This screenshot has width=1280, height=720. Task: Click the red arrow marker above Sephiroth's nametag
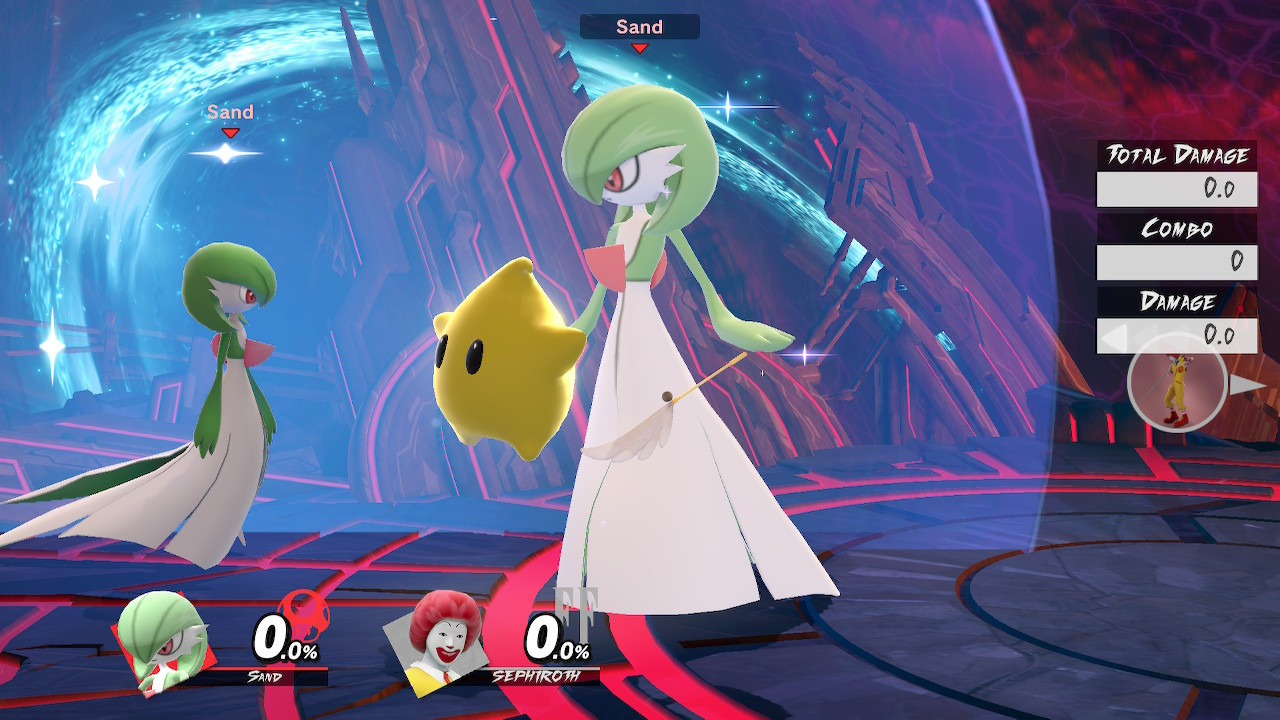pyautogui.click(x=640, y=46)
